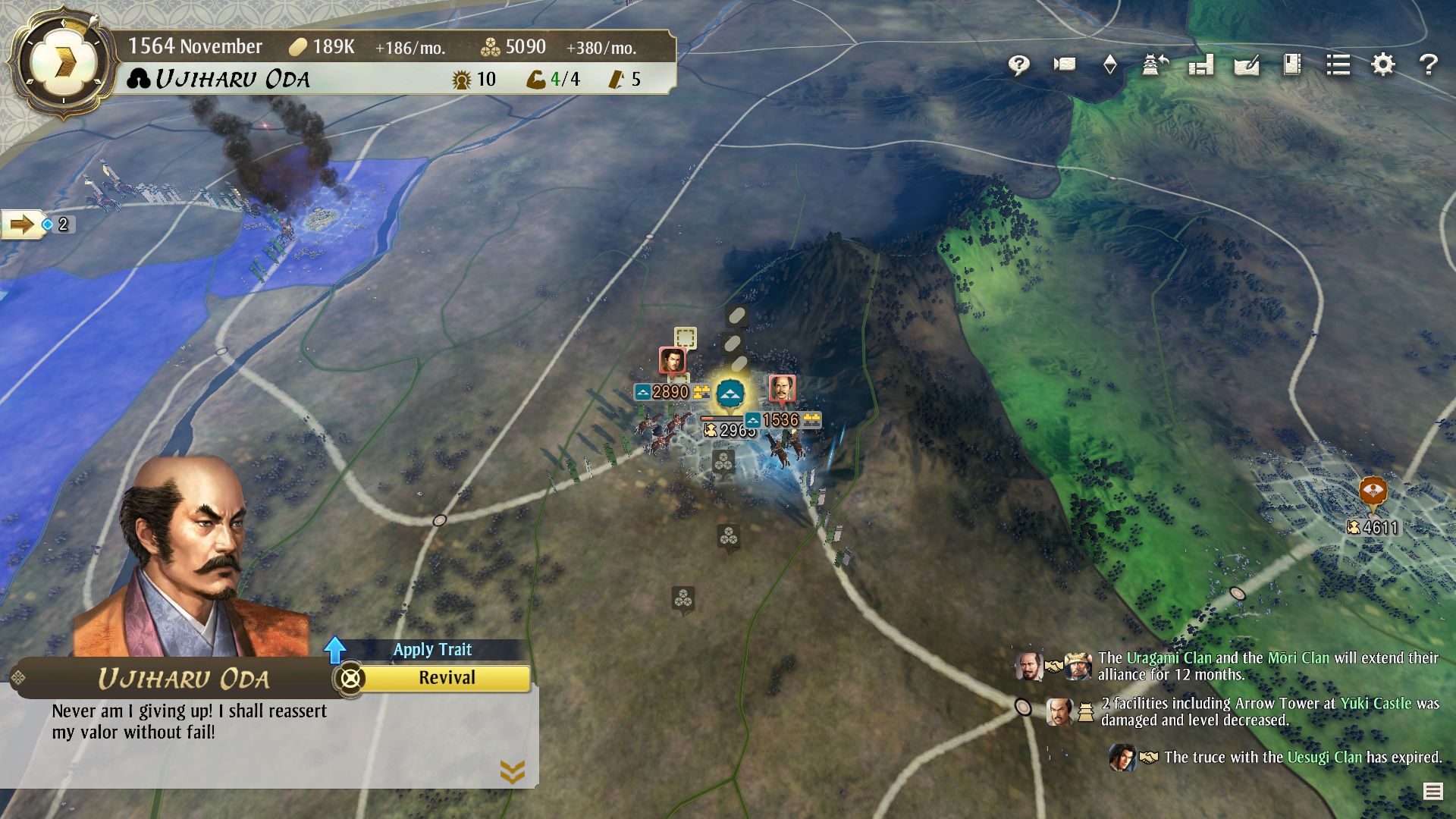1456x819 pixels.
Task: Select the camera/cutscene view icon in toolbar
Action: [x=1063, y=65]
